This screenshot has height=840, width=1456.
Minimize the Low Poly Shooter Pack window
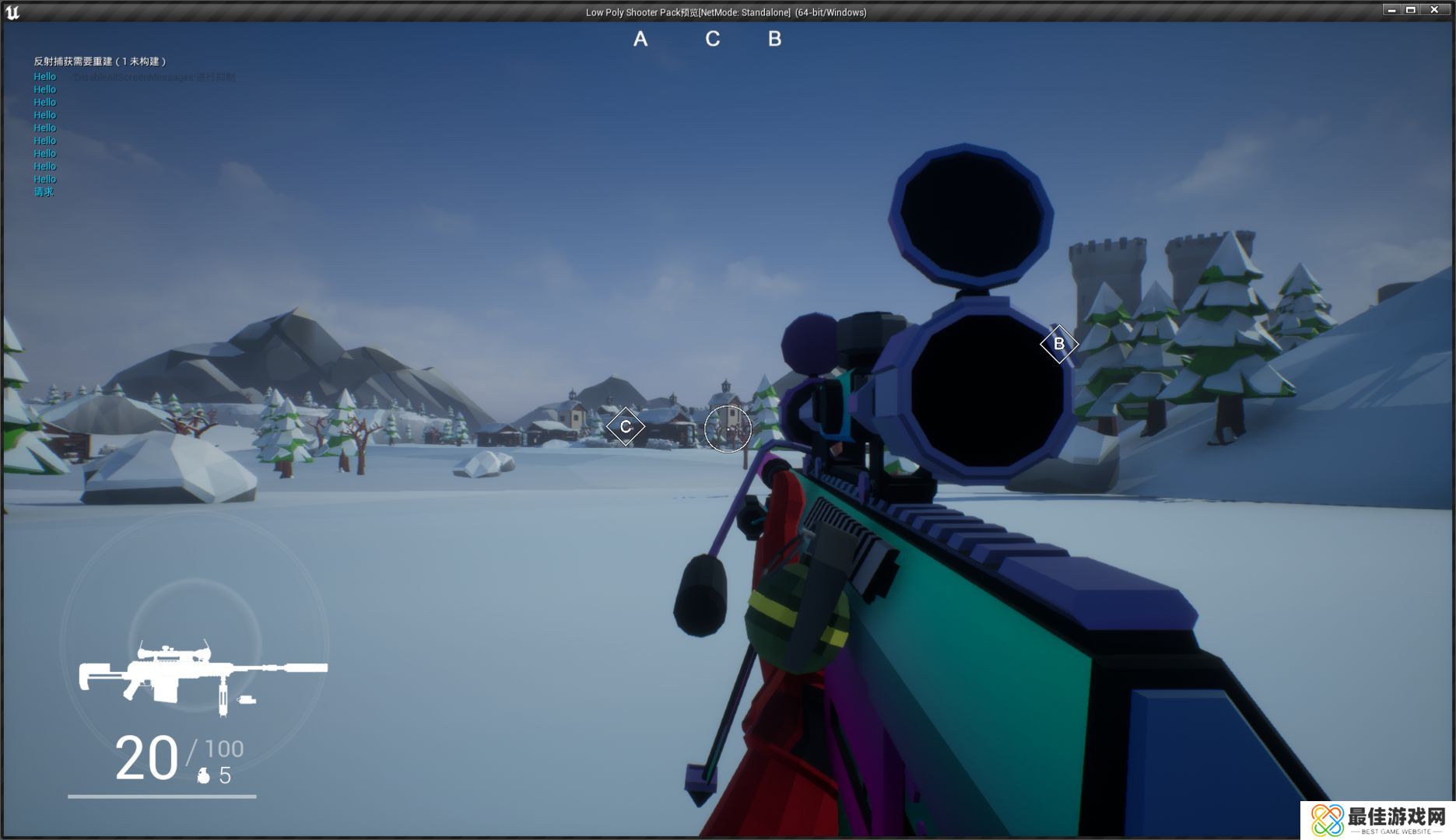[1391, 10]
